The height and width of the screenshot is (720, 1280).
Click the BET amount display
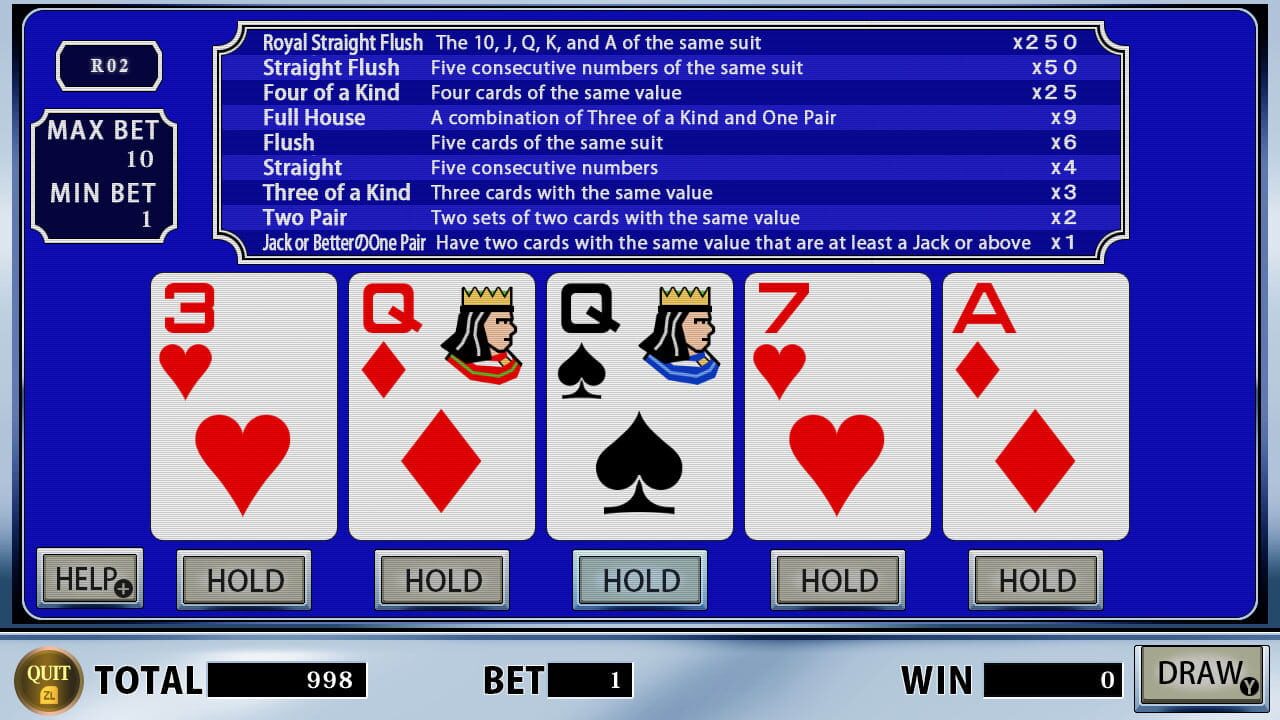tap(590, 679)
